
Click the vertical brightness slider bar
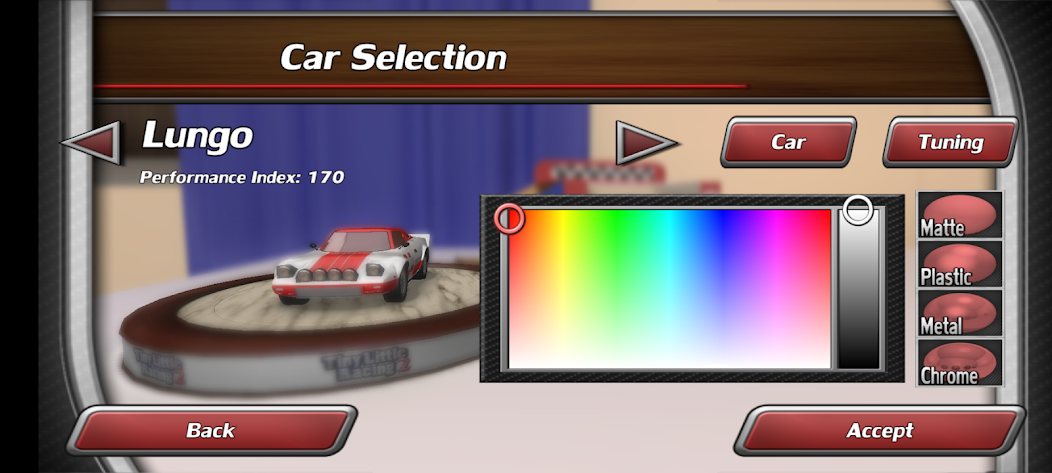[858, 290]
